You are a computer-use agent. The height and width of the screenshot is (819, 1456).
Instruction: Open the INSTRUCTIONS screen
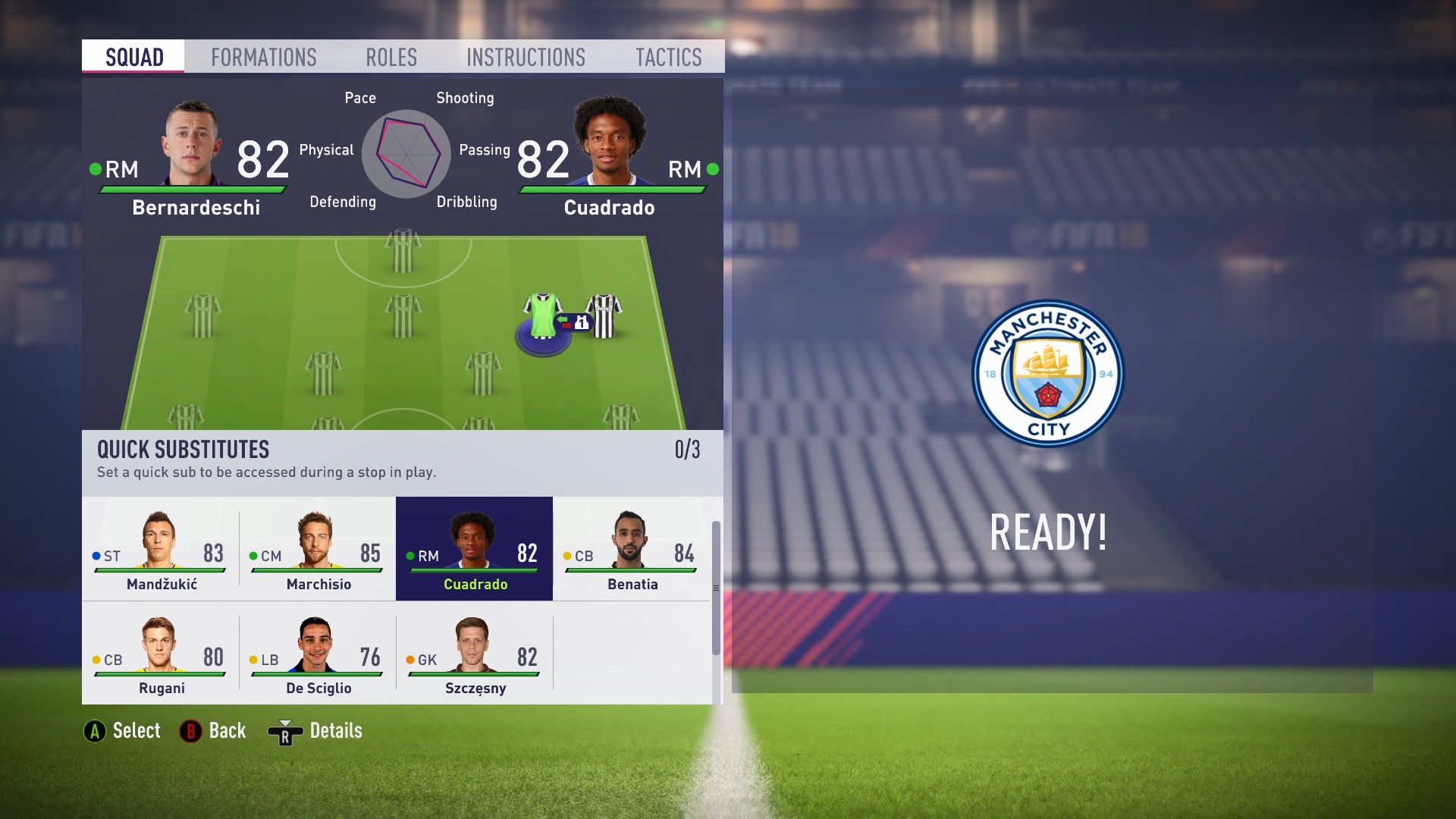526,56
